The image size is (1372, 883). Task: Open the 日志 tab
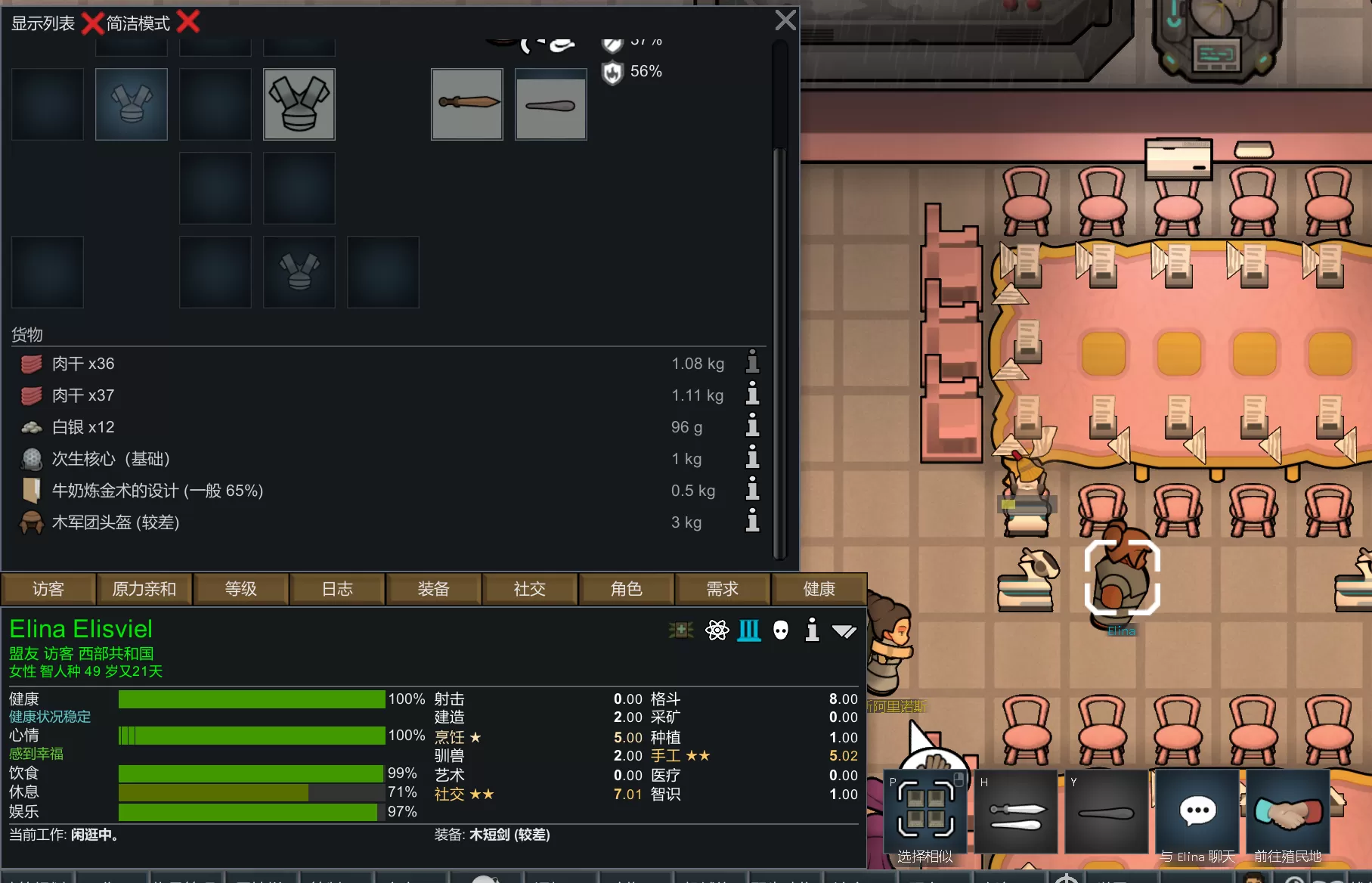[337, 589]
